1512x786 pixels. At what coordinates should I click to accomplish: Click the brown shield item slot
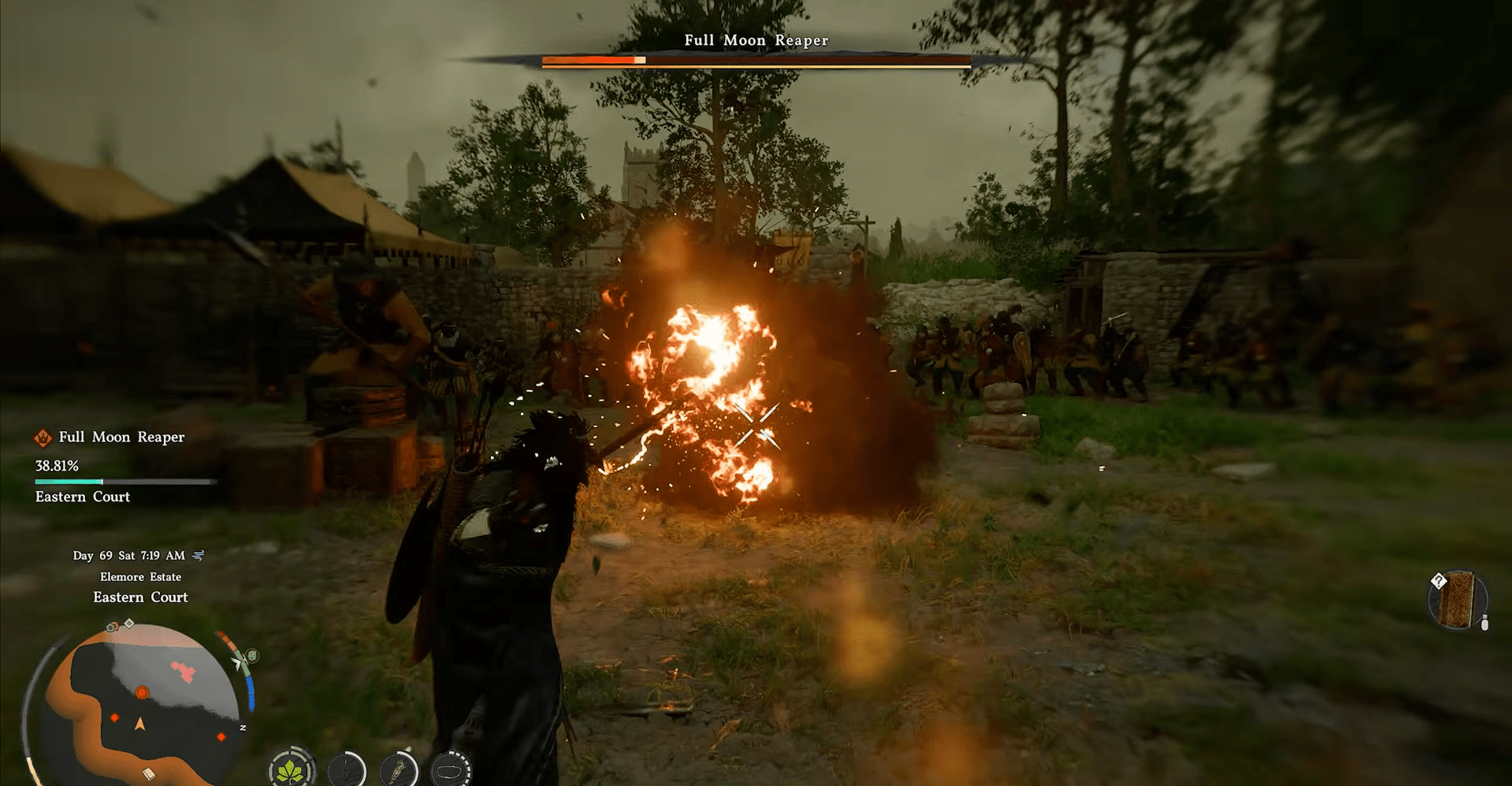pos(1458,601)
